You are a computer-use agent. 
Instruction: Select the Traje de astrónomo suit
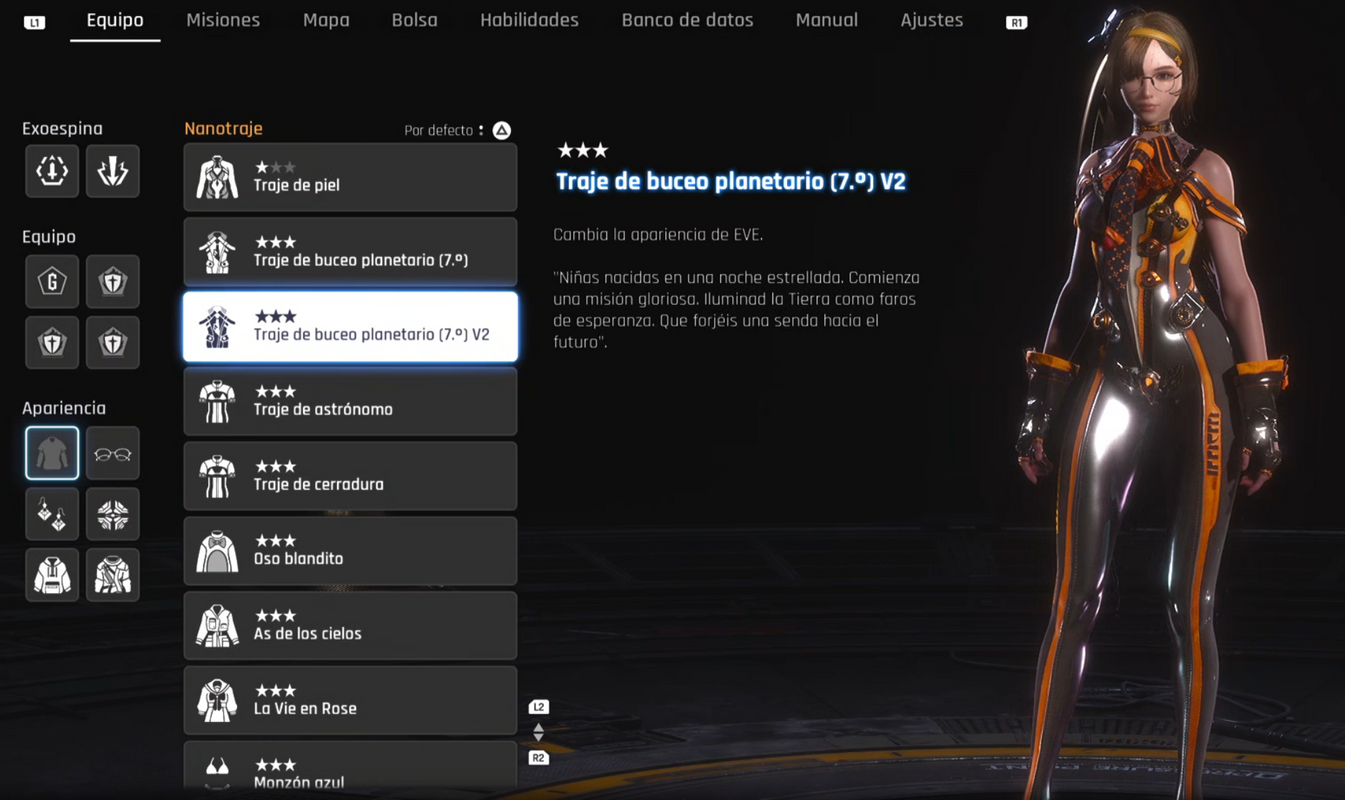coord(350,401)
